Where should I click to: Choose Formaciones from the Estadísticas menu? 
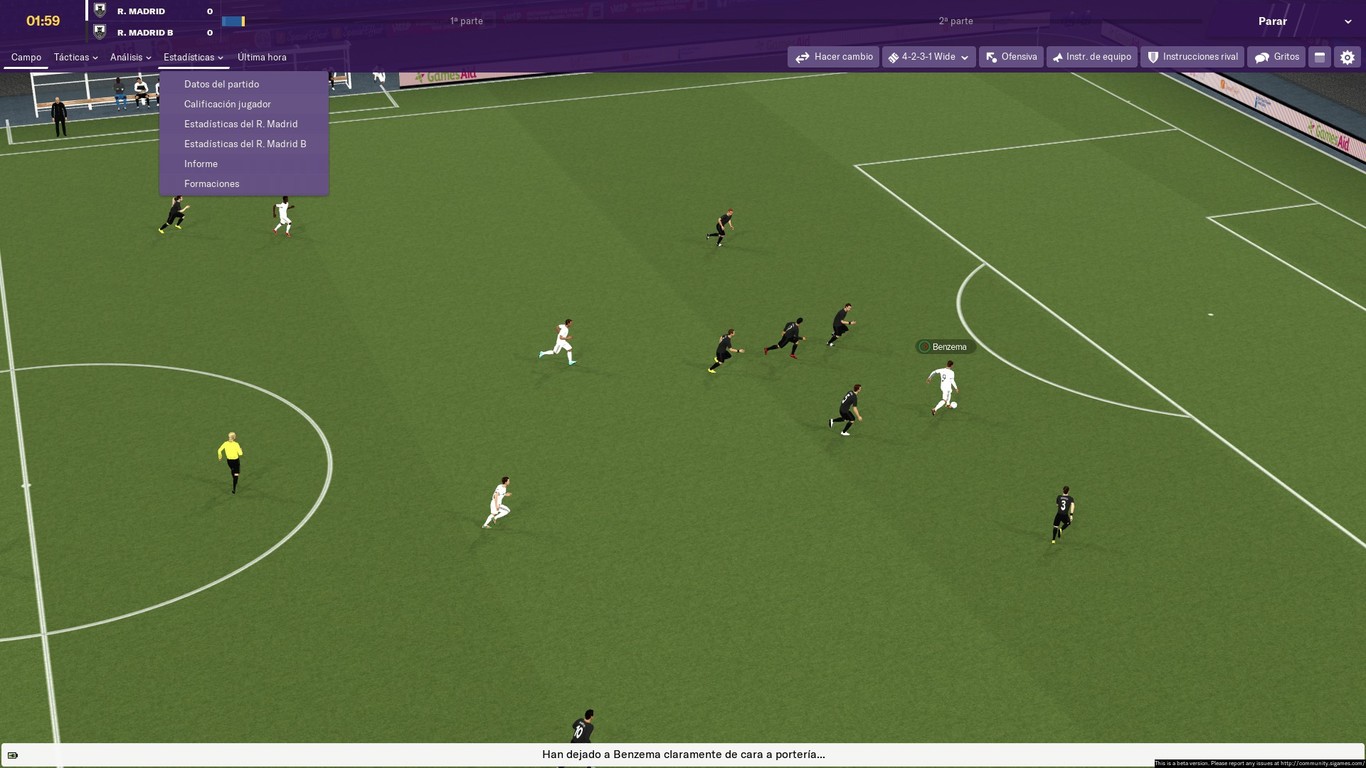[211, 183]
